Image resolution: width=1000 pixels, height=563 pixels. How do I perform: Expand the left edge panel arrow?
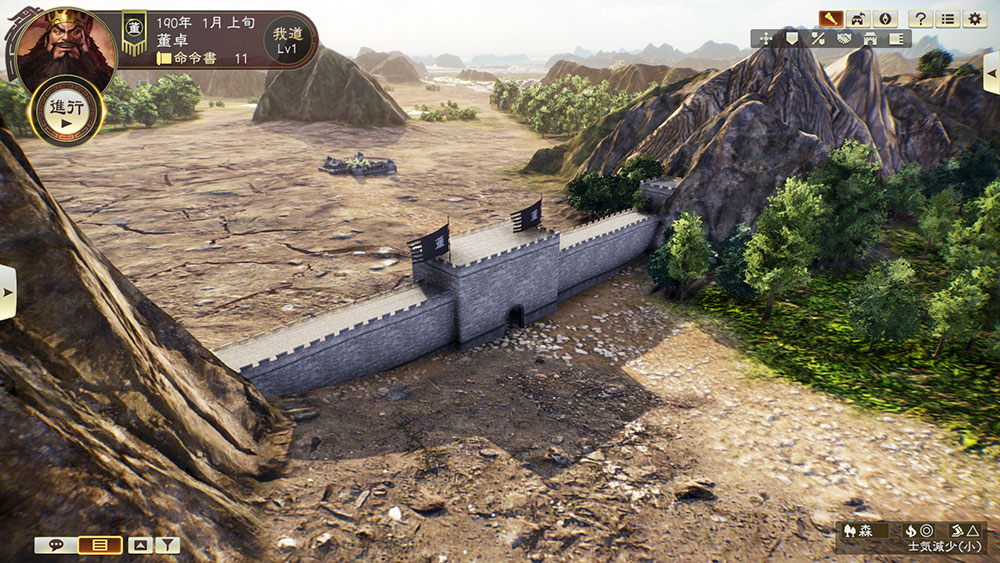7,292
